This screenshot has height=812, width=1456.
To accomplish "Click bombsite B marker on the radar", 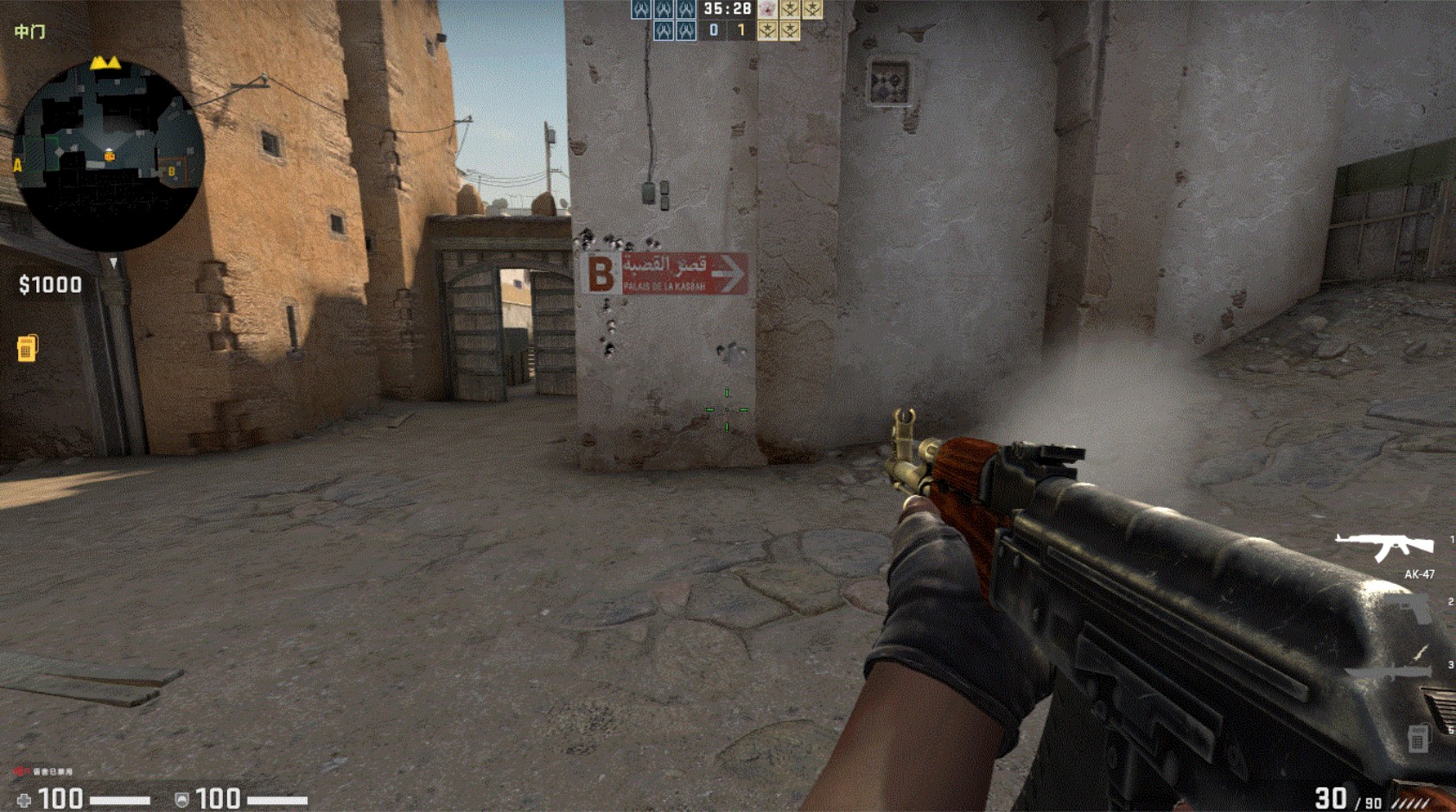I will [x=172, y=171].
